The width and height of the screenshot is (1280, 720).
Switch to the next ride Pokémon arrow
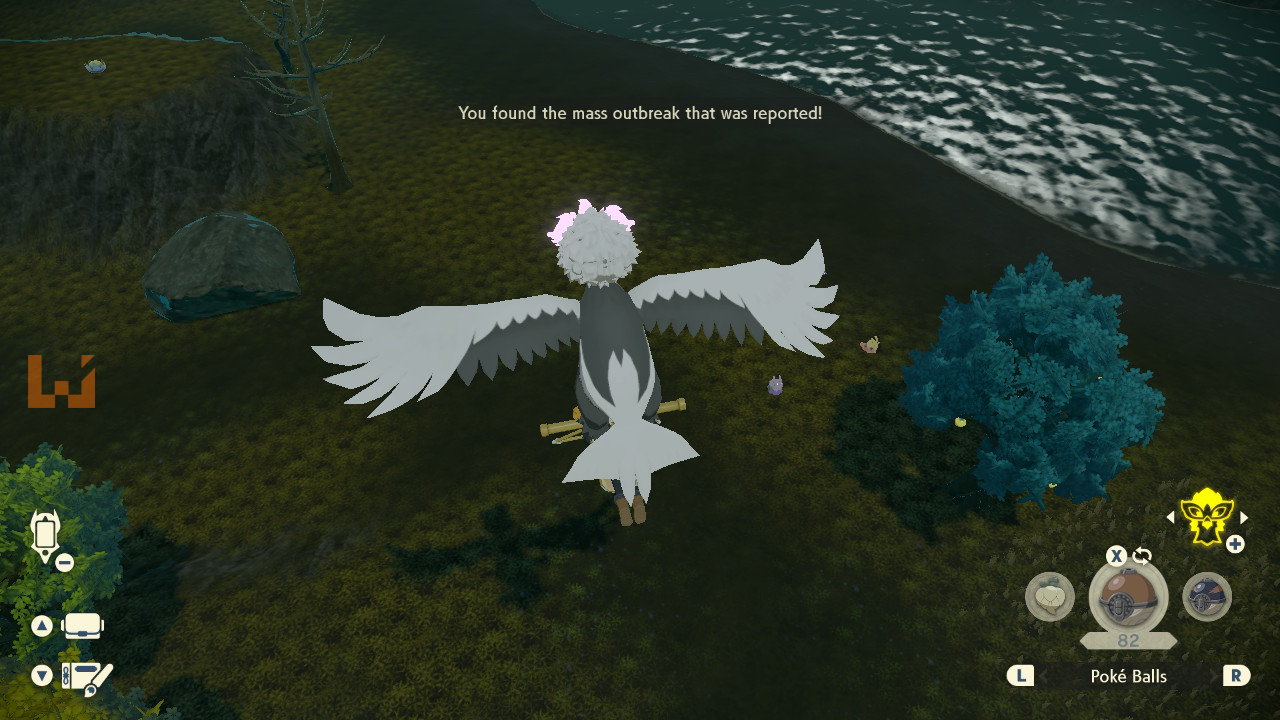tap(1244, 517)
